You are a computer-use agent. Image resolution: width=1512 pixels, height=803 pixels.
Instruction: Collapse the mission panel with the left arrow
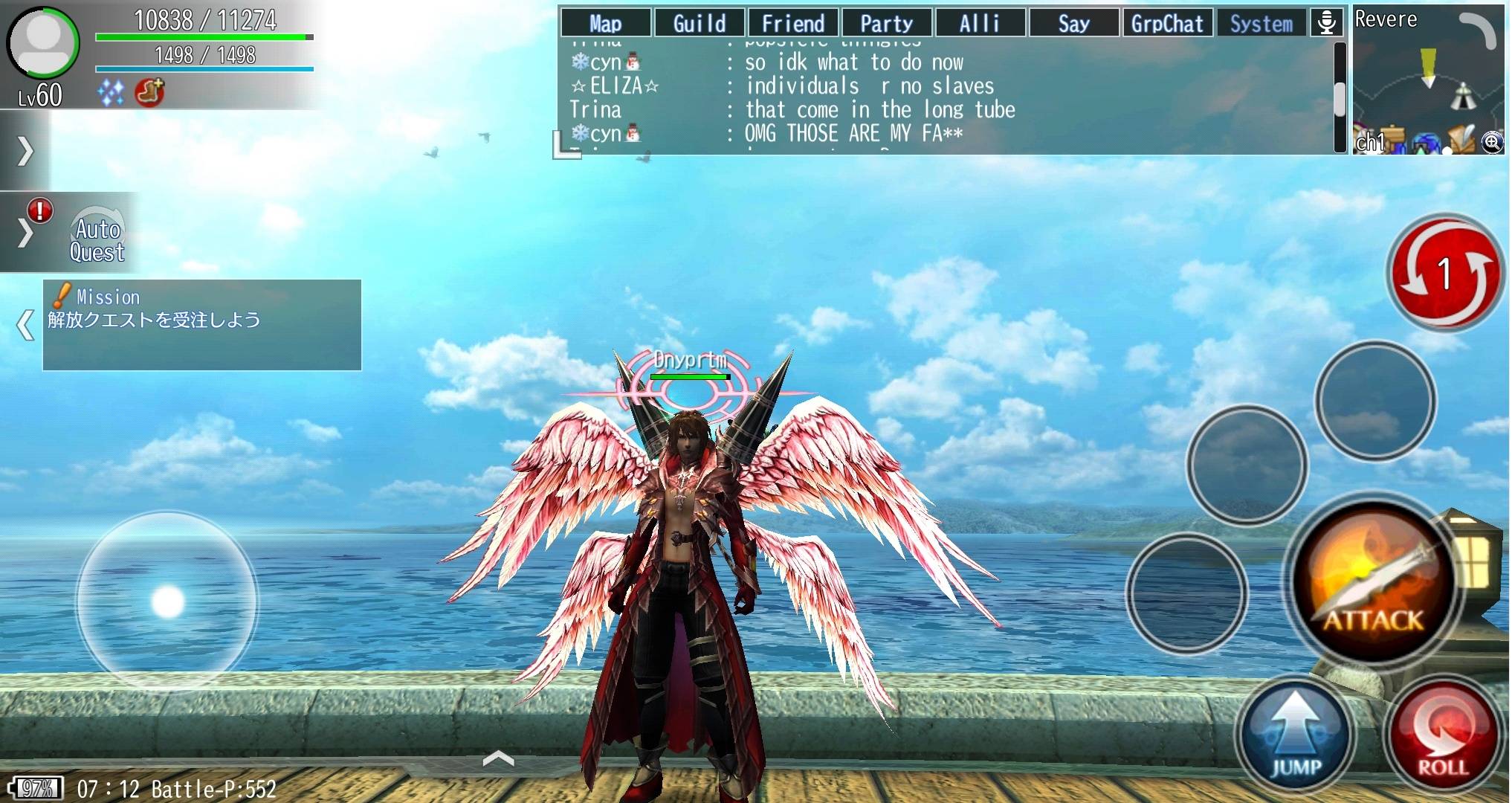point(25,325)
